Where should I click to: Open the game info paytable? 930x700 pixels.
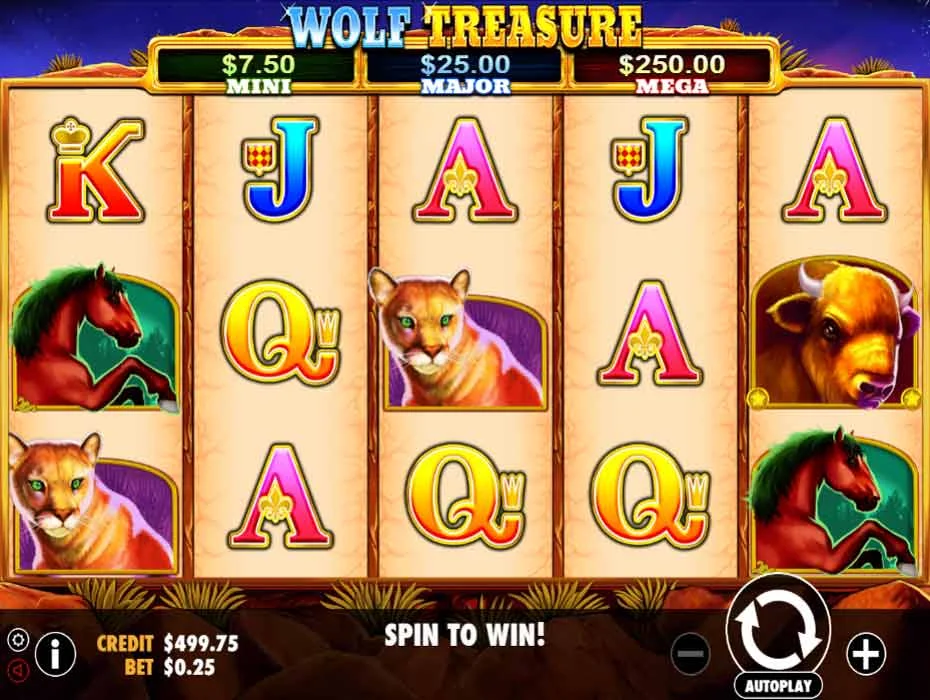pyautogui.click(x=55, y=655)
